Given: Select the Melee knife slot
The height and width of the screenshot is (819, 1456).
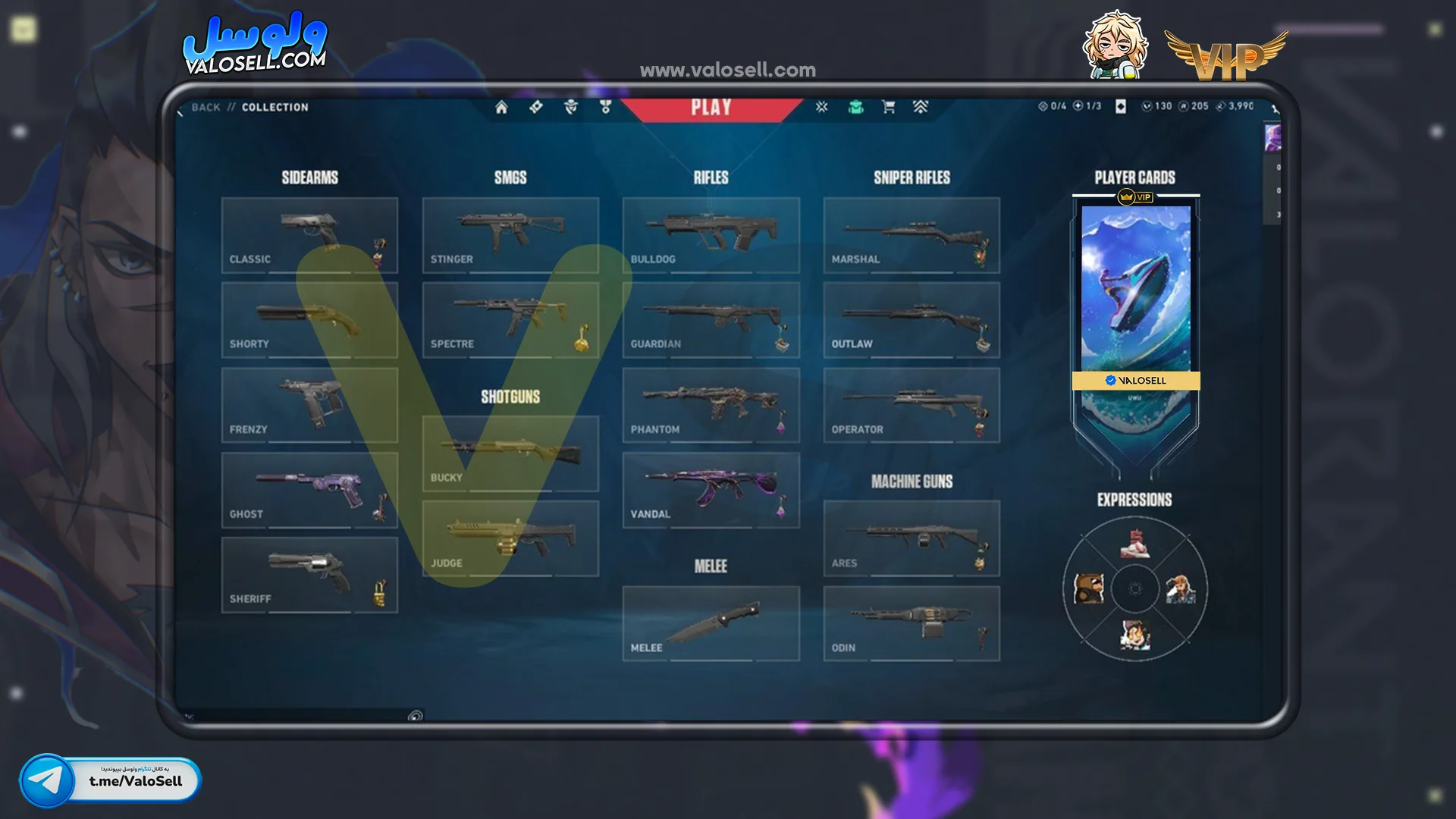Looking at the screenshot, I should (711, 623).
